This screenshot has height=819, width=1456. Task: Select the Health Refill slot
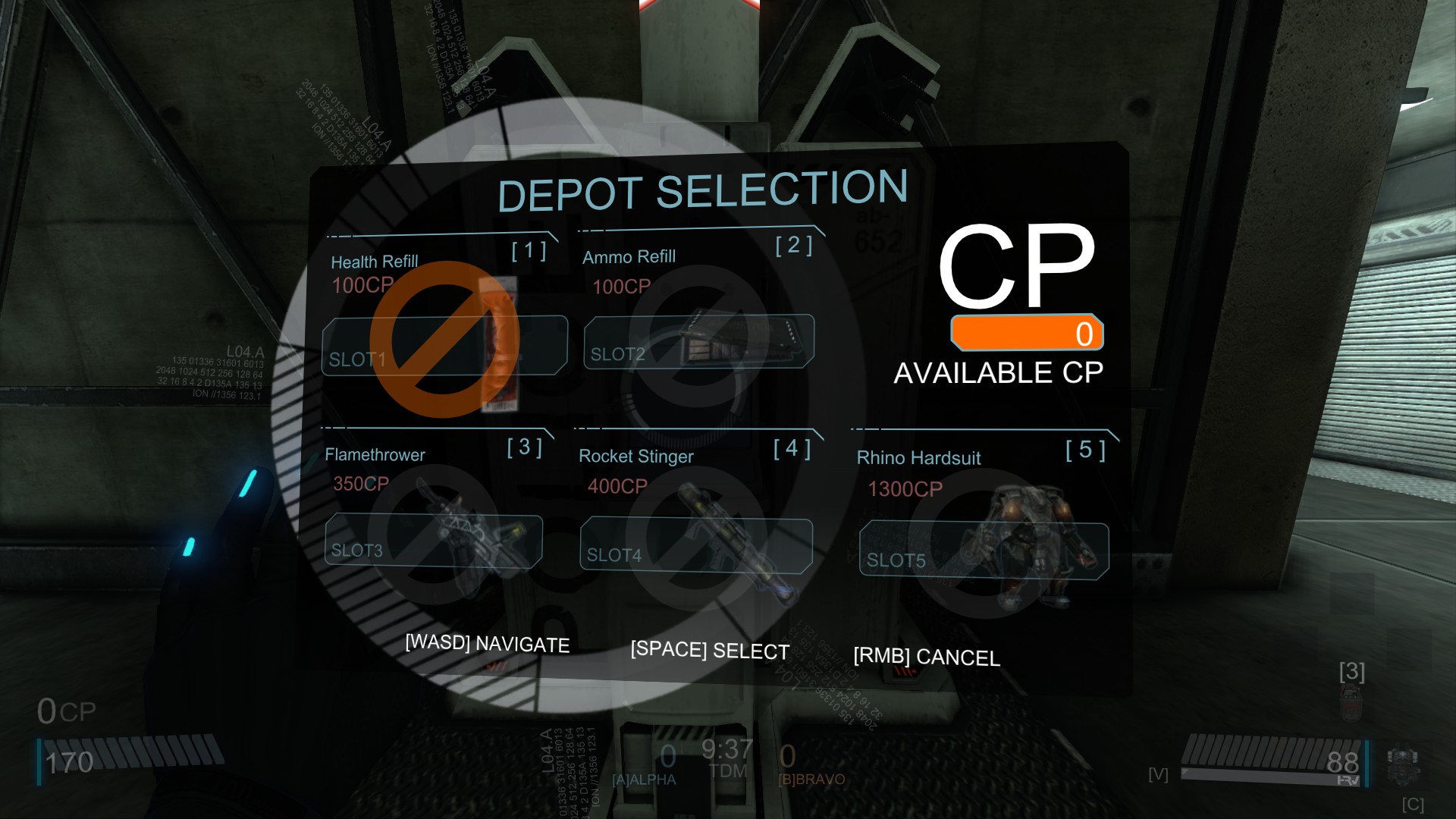tap(444, 345)
